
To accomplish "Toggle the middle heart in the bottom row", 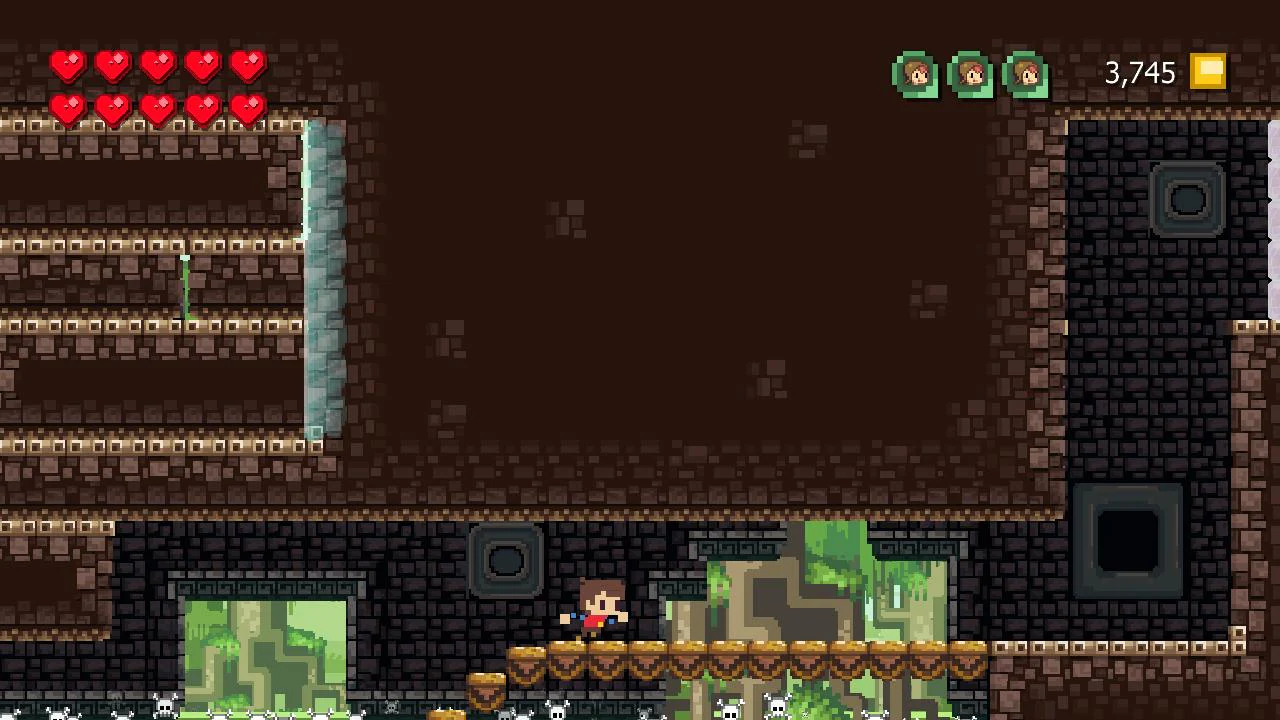I will tap(157, 108).
